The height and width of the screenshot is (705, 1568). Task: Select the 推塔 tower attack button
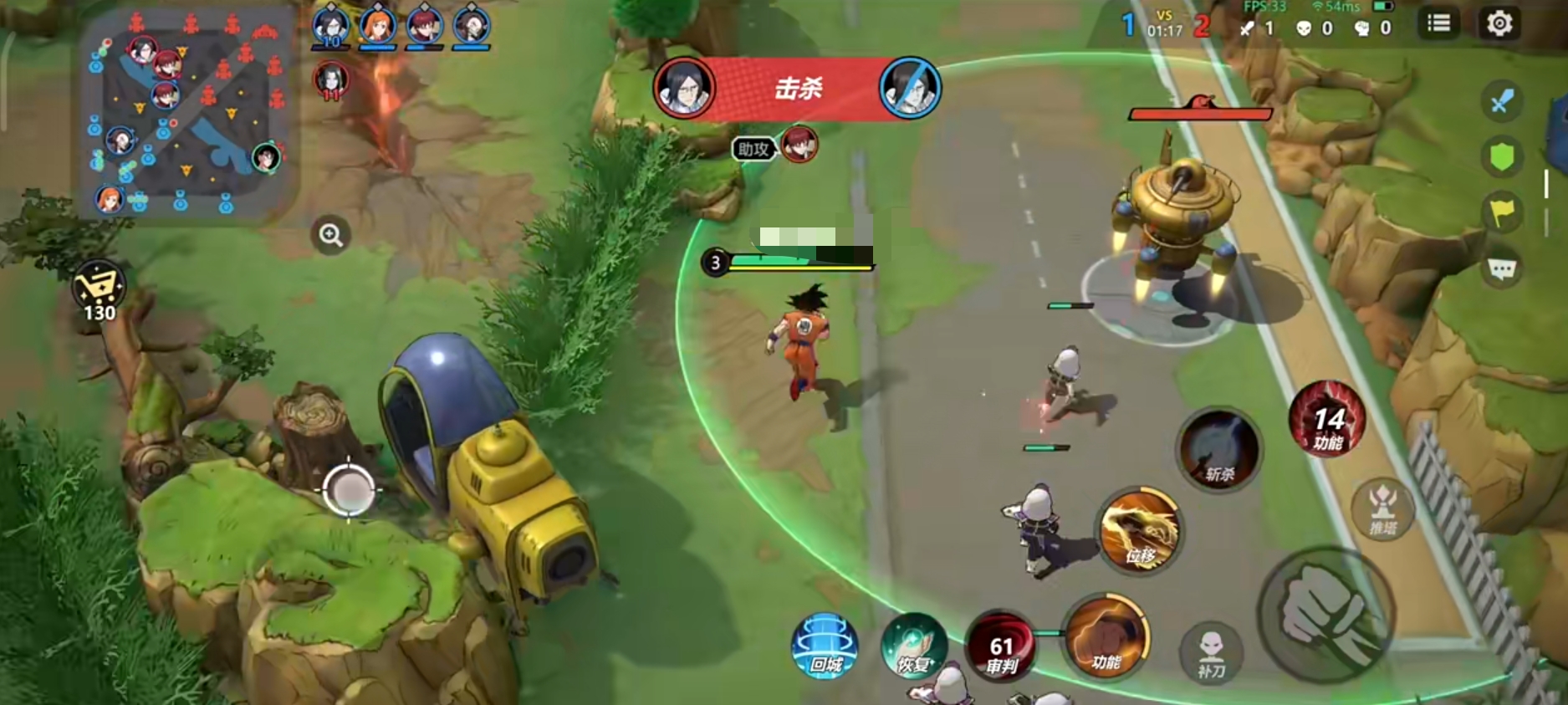pos(1382,508)
